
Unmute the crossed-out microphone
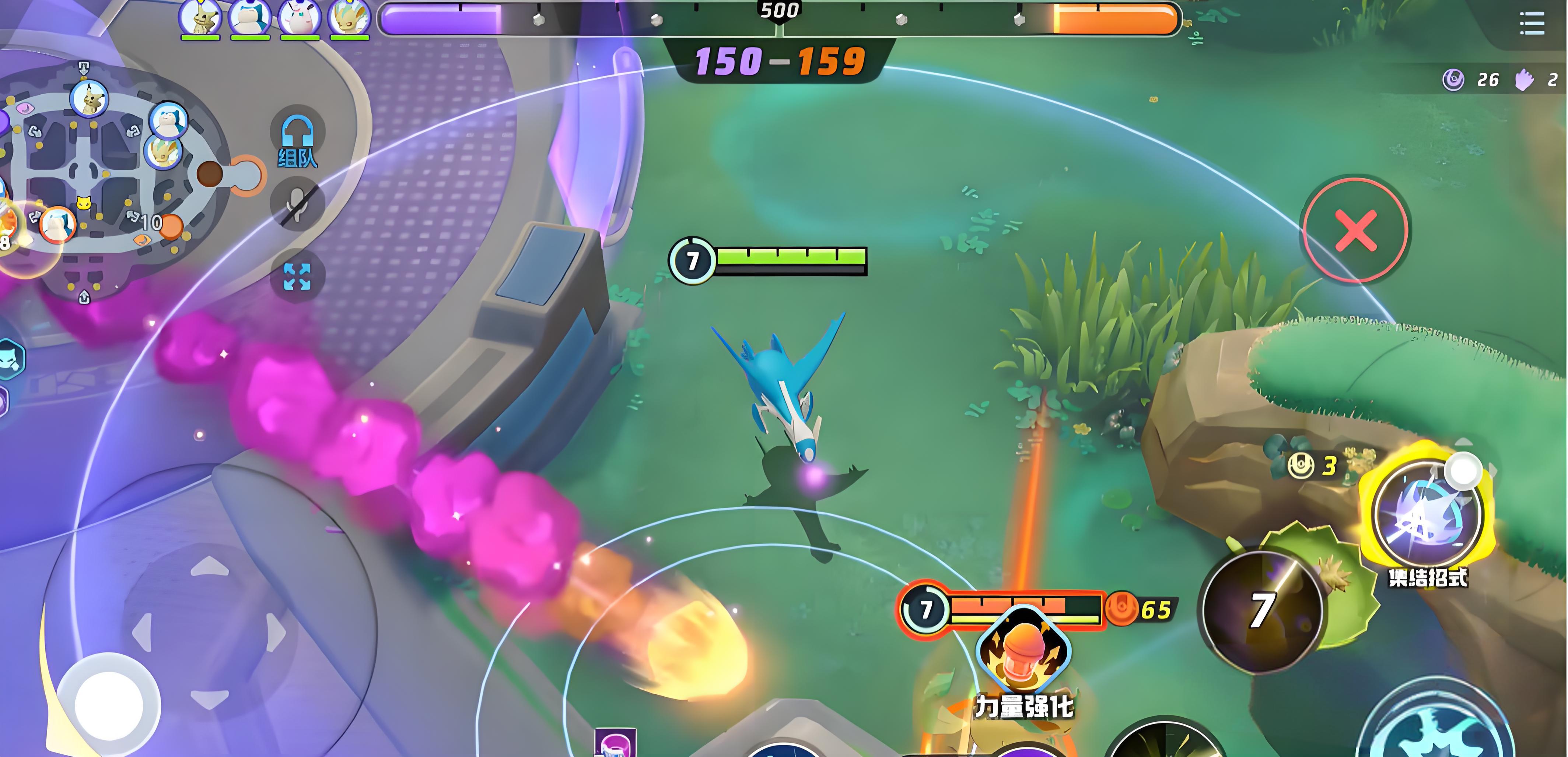click(297, 204)
